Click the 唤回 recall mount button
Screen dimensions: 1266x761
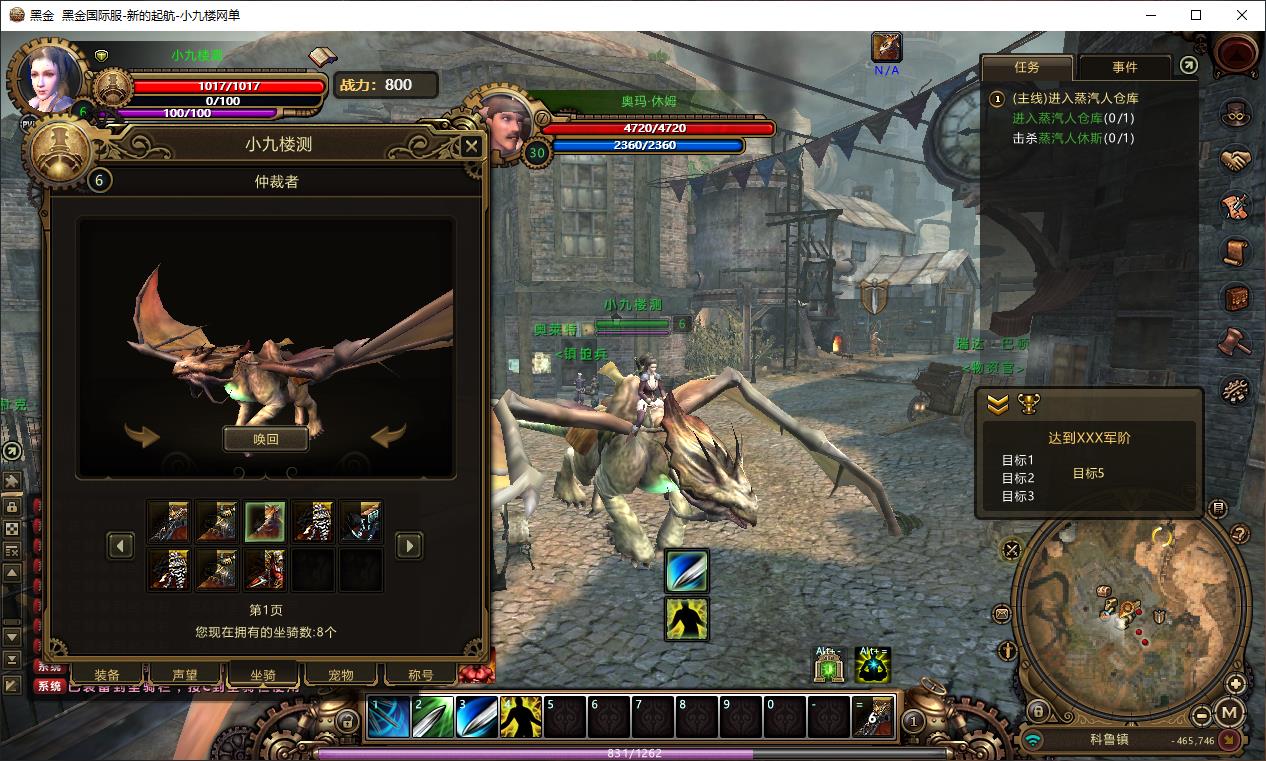coord(265,439)
